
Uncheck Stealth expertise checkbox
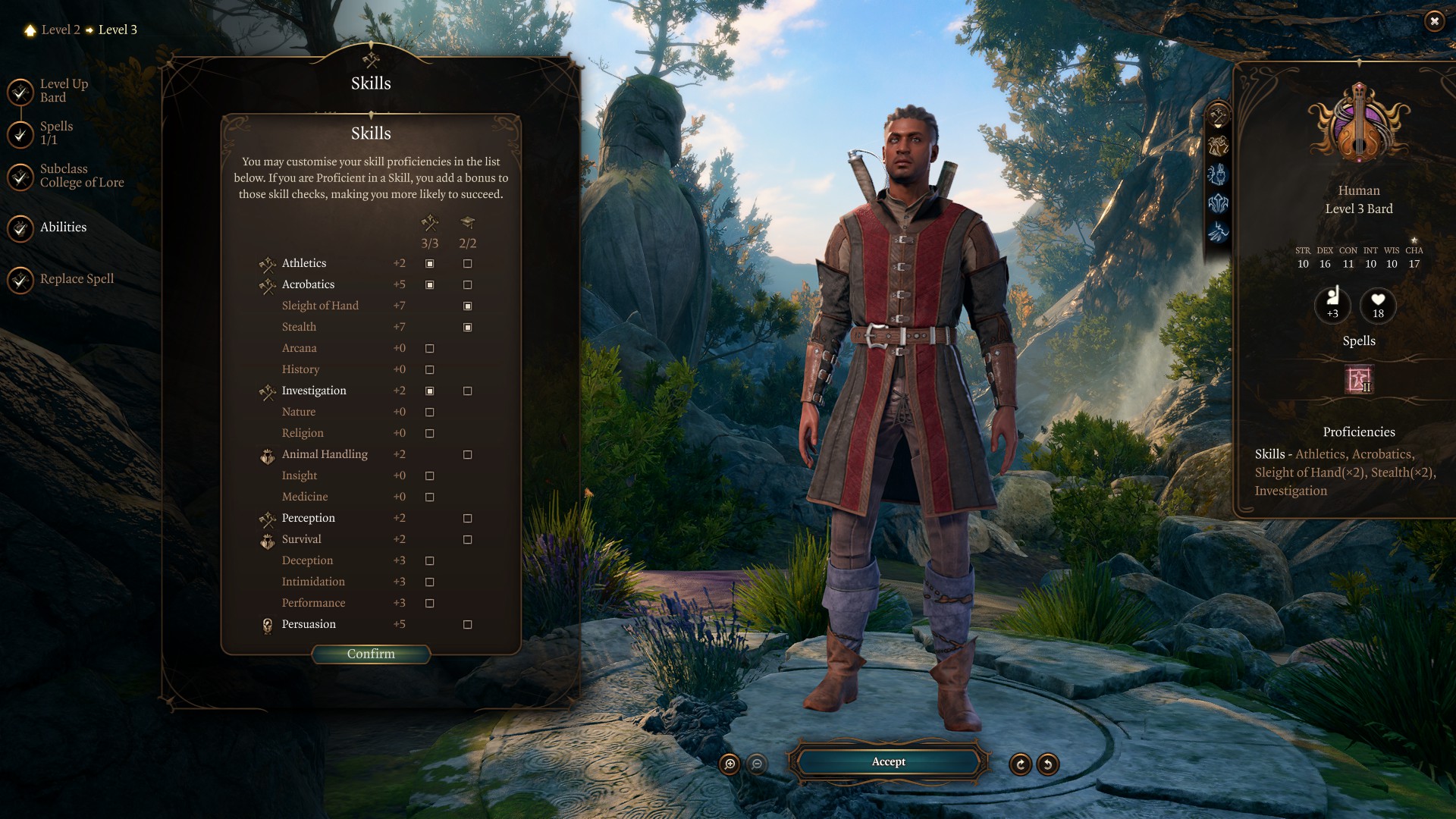tap(468, 327)
